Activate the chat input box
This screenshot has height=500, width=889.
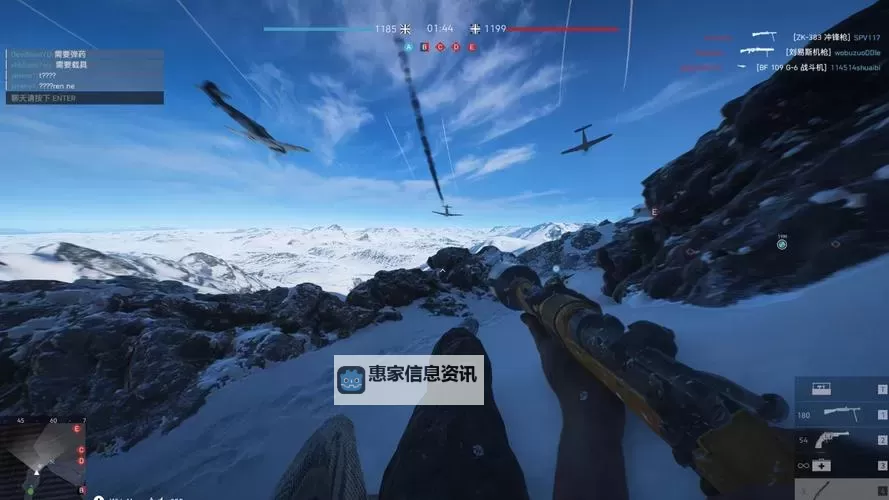[84, 98]
